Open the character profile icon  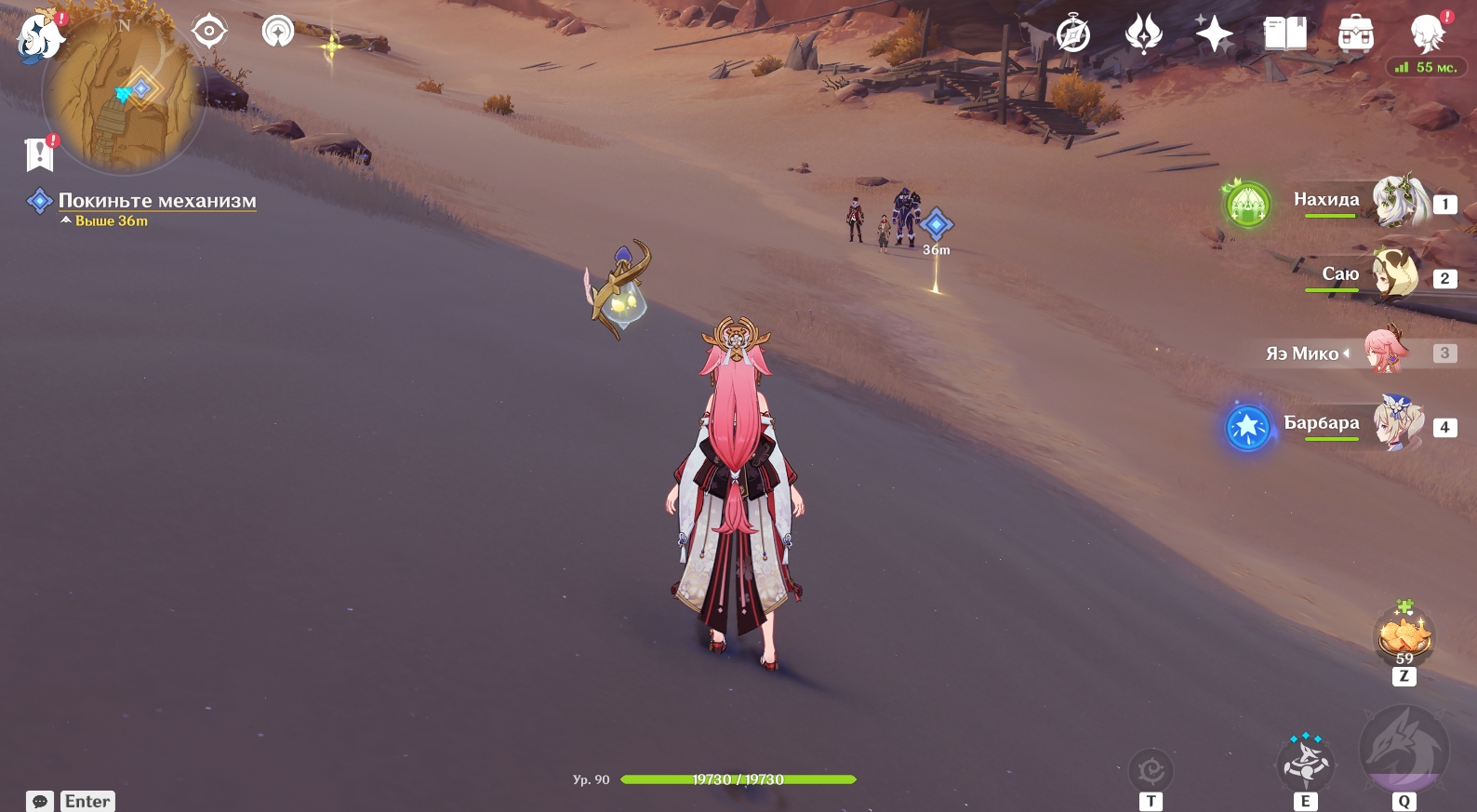[1427, 35]
